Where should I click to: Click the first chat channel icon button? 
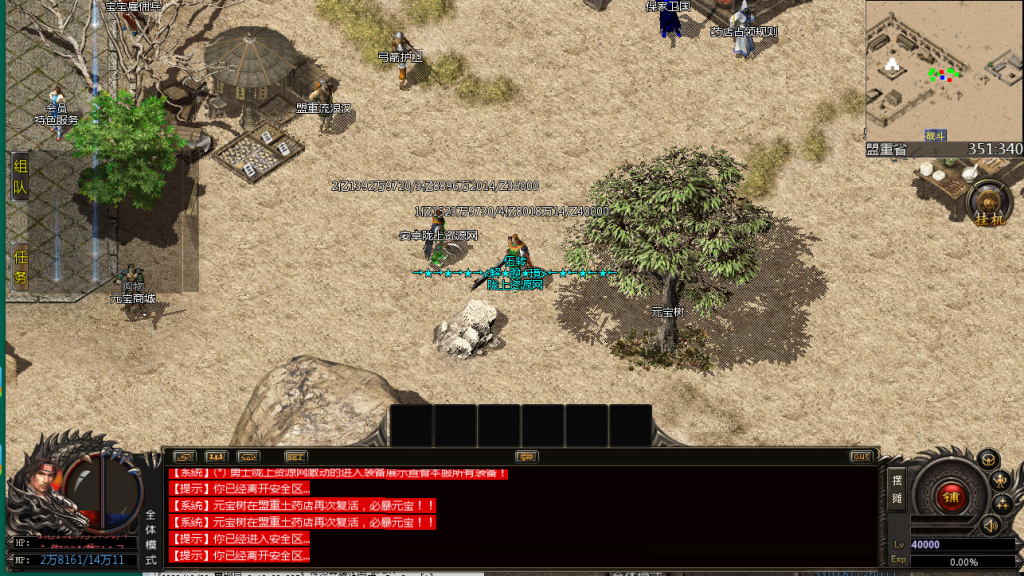(185, 457)
